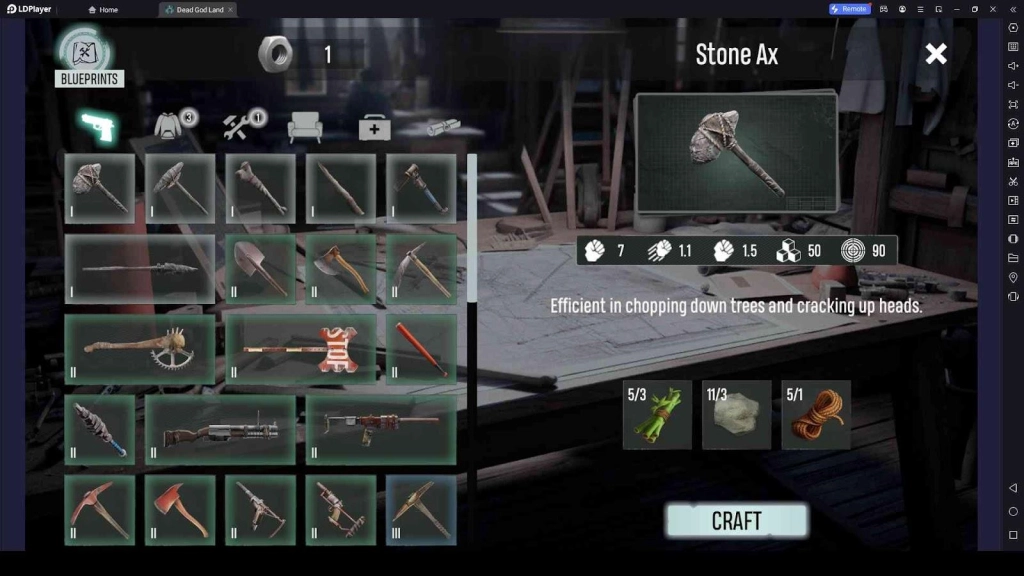Switch to the tools wrench tab
Image resolution: width=1024 pixels, height=576 pixels.
point(240,127)
